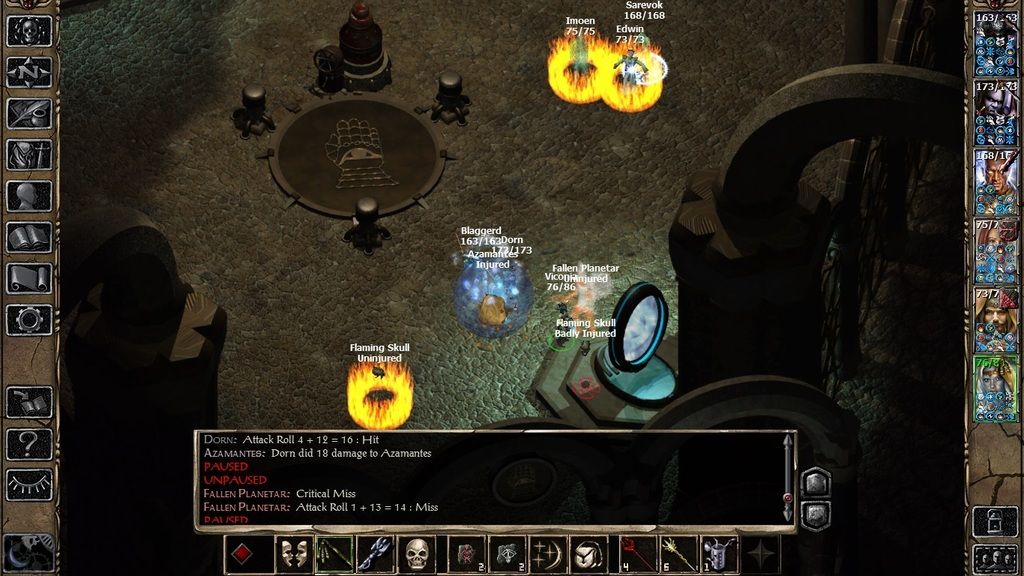Open the priest scroll button

pos(29,278)
